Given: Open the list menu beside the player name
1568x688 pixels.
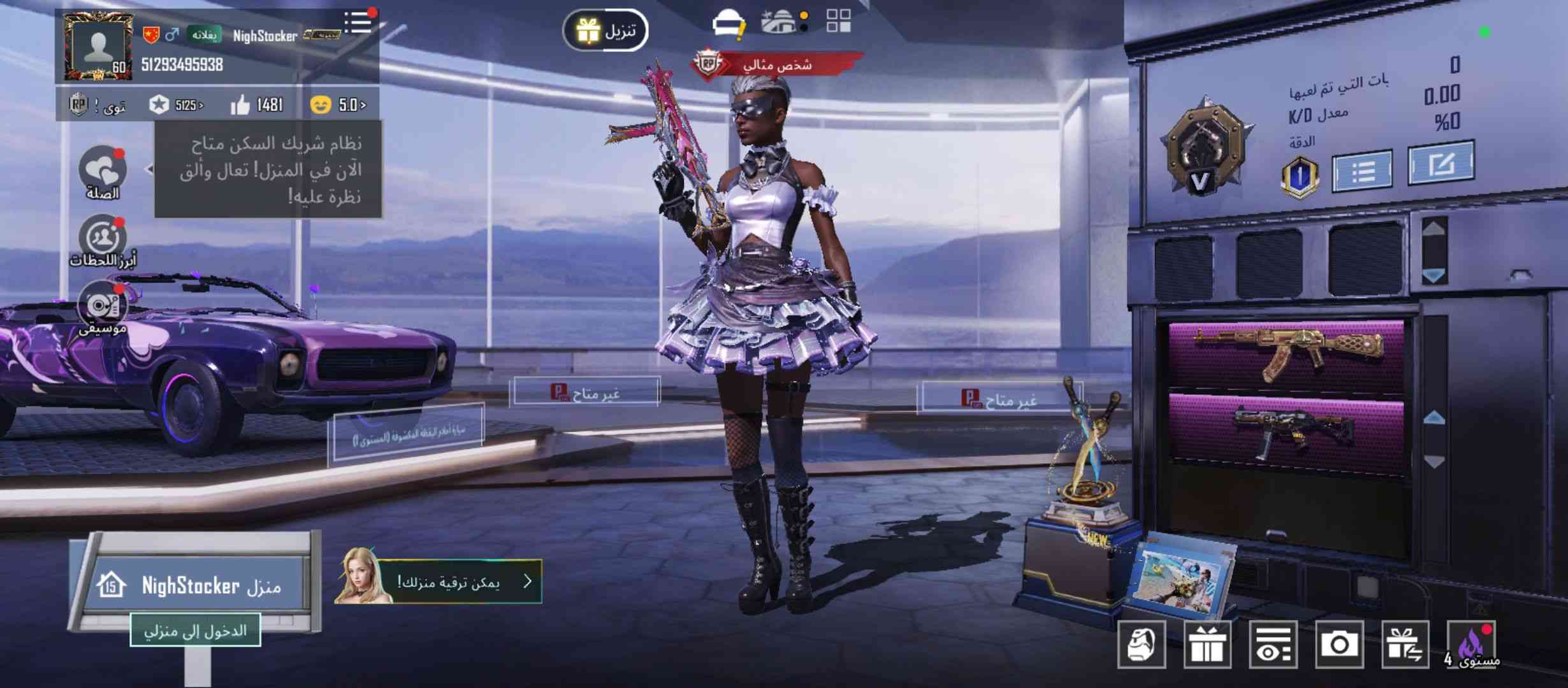Looking at the screenshot, I should 358,23.
